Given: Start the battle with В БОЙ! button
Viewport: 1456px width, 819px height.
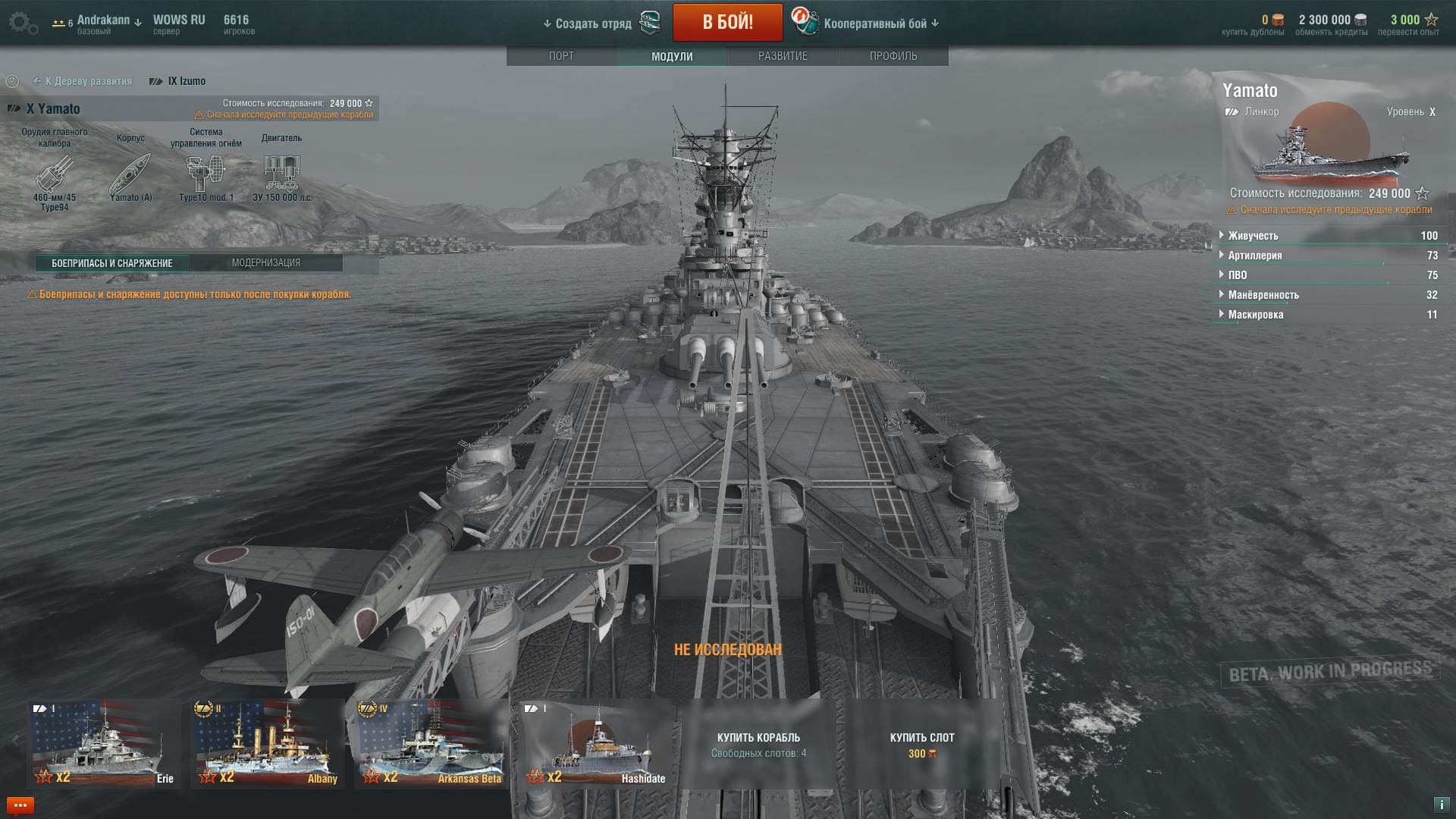Looking at the screenshot, I should tap(727, 23).
